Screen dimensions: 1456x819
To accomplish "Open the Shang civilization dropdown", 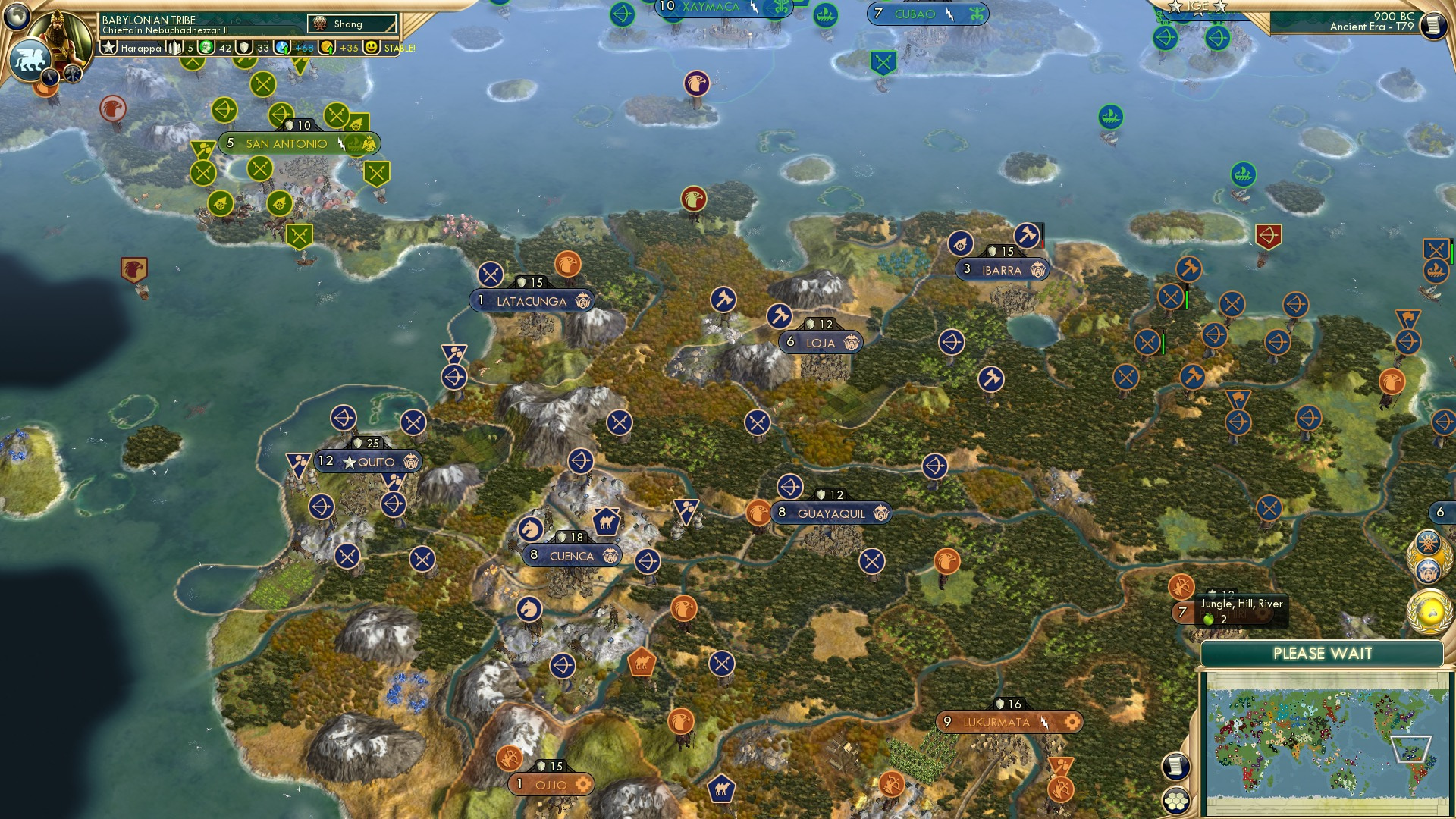I will [353, 24].
